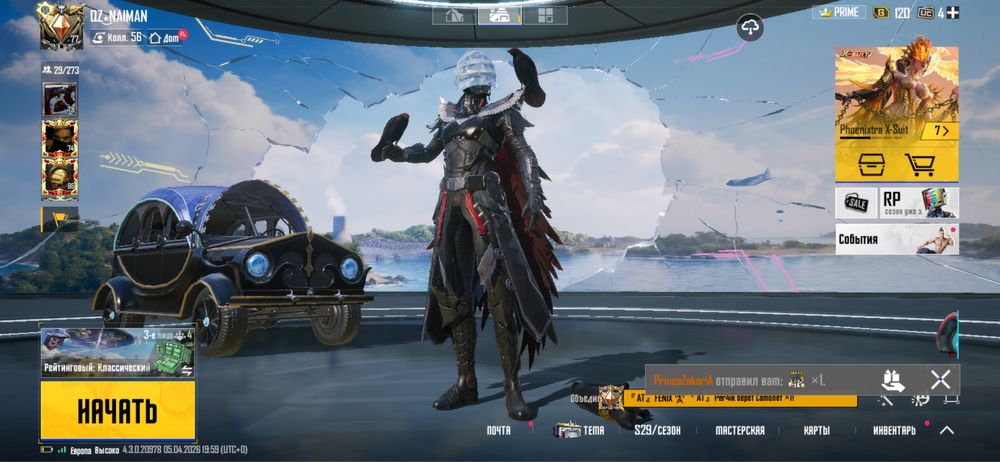Add UC with the plus button
Screen dimensions: 1000x462
pos(953,13)
